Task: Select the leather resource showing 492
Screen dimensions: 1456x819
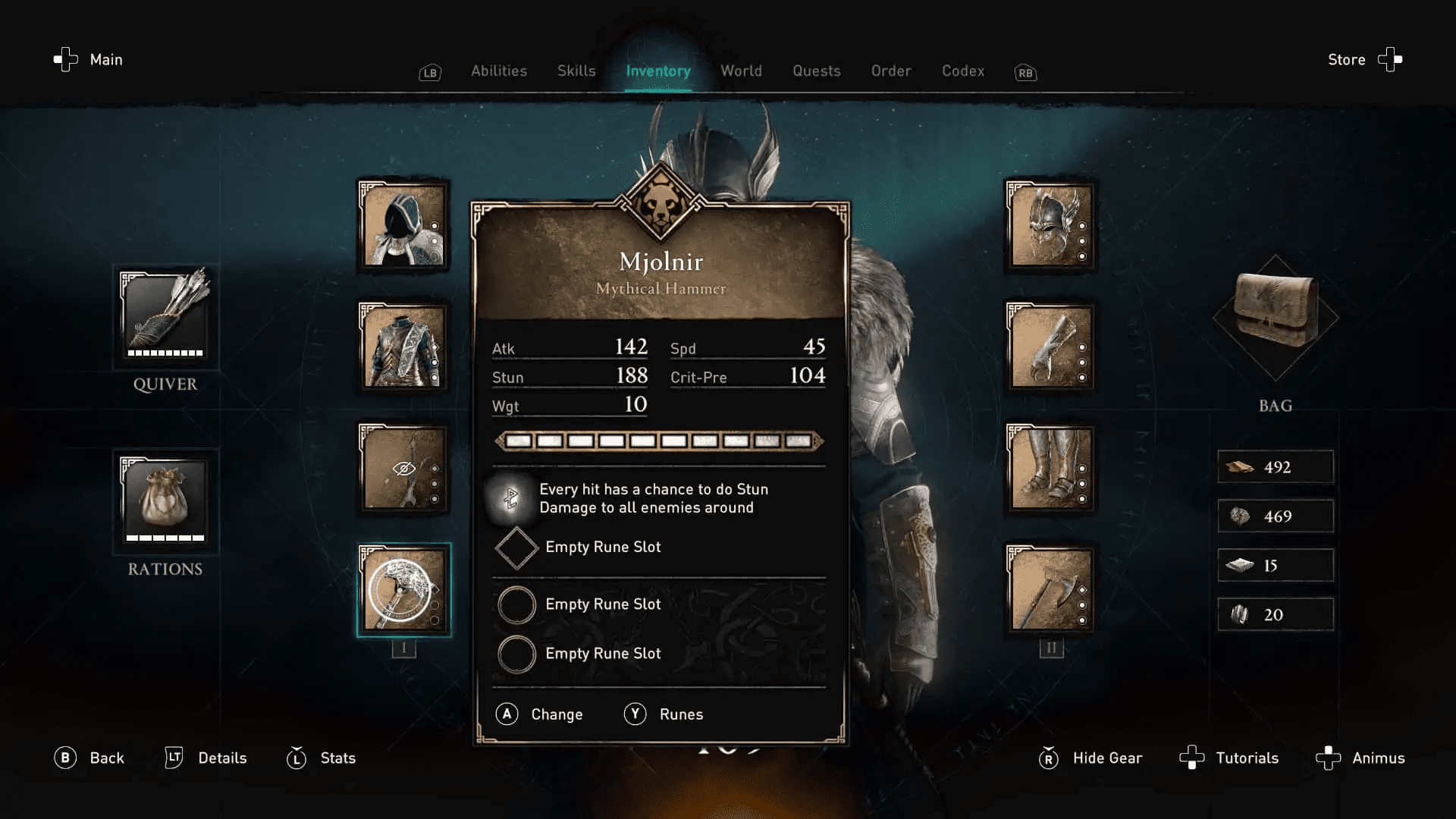Action: pyautogui.click(x=1276, y=467)
